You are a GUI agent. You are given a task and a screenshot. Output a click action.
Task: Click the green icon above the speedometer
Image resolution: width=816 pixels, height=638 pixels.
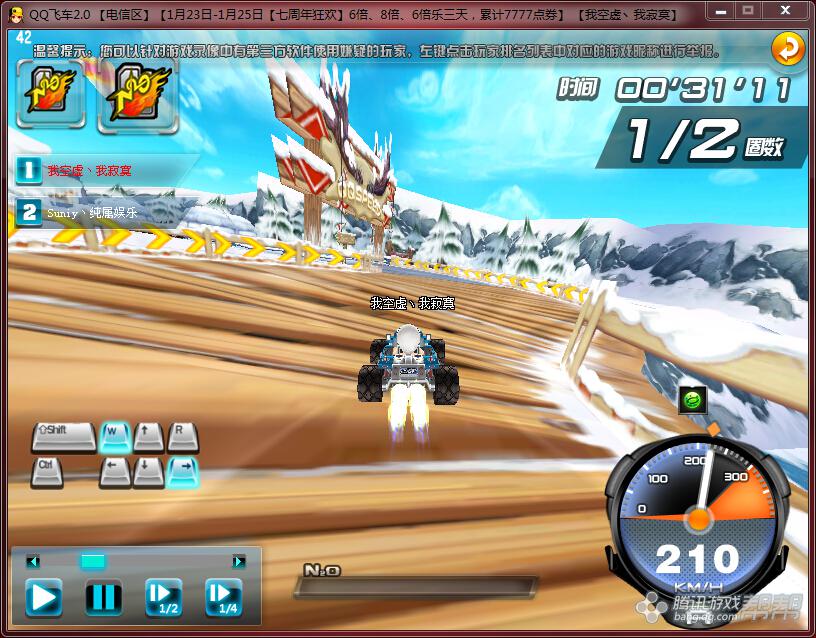coord(692,400)
